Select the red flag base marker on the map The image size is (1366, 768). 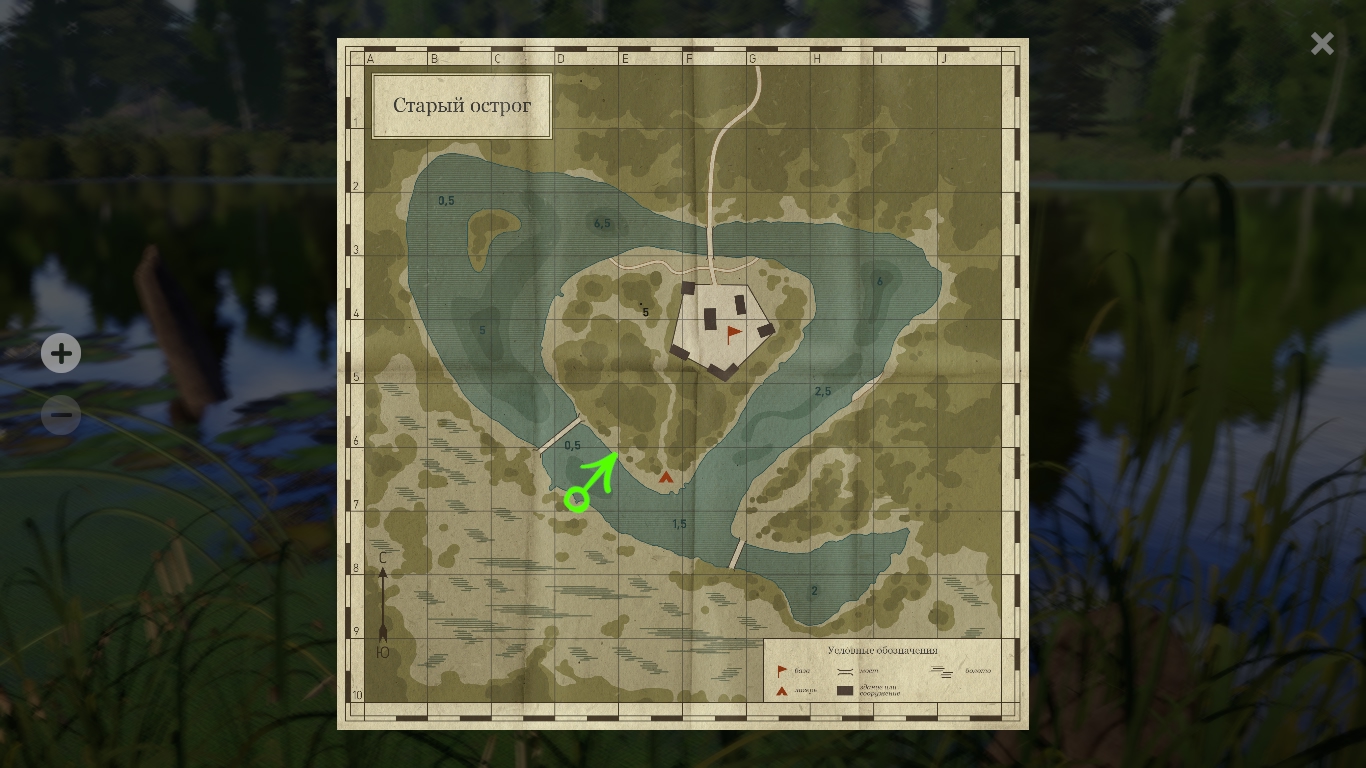[734, 333]
